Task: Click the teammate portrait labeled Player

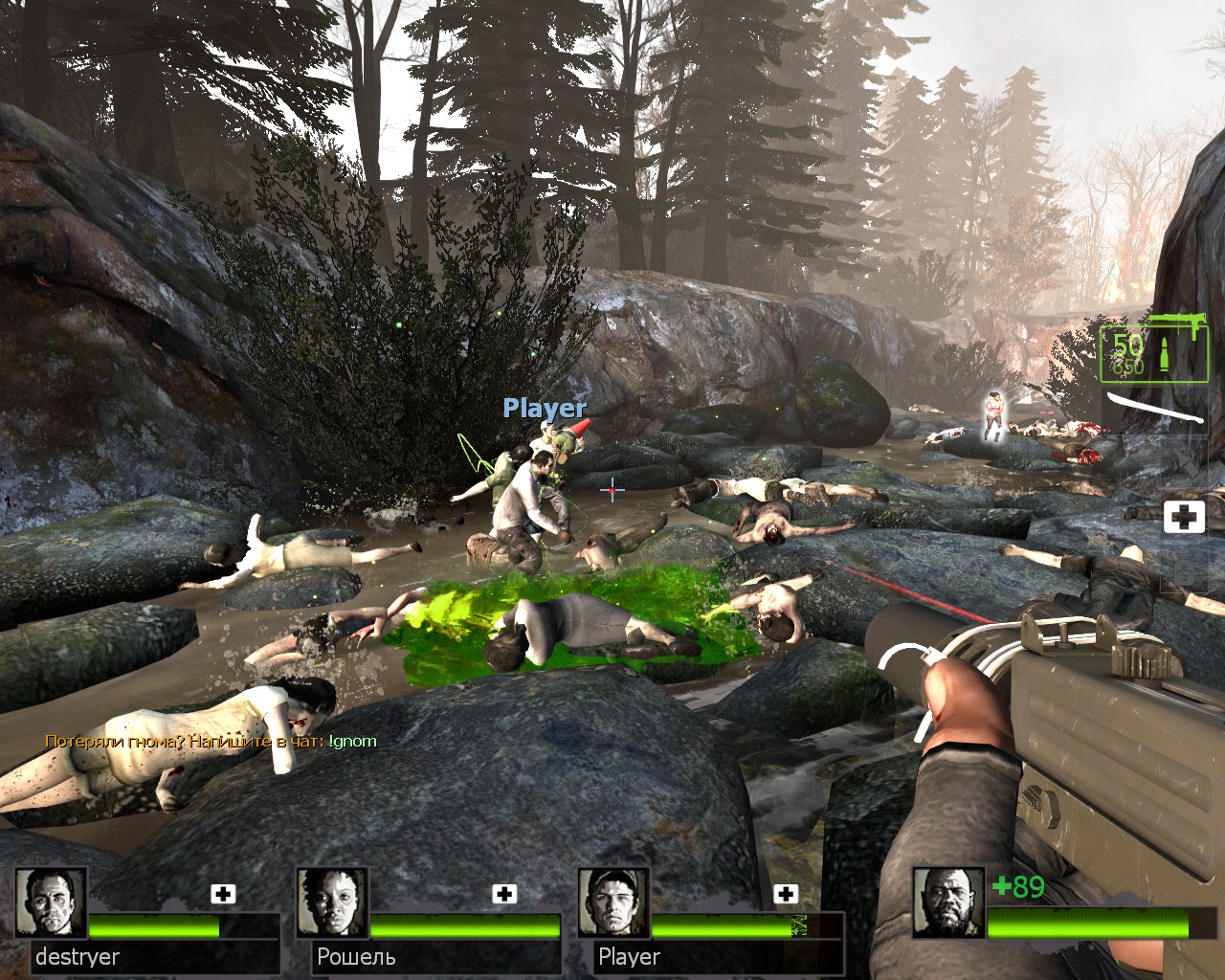Action: 613,902
